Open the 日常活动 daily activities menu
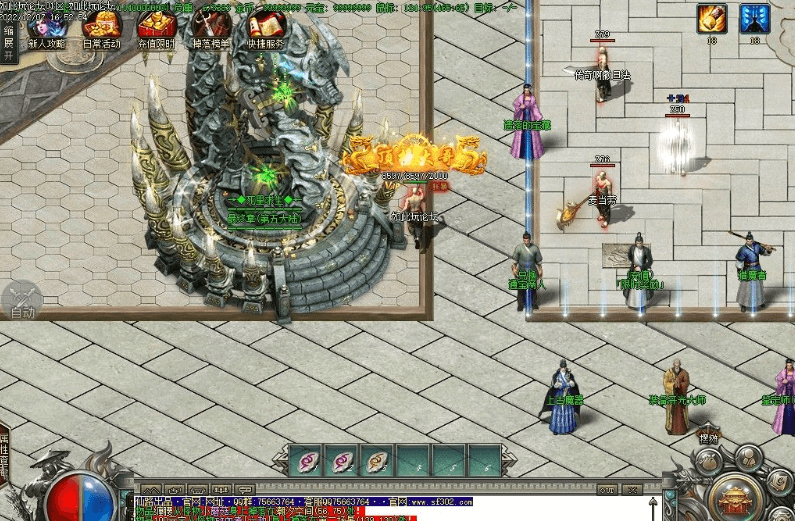This screenshot has width=795, height=521. click(101, 28)
